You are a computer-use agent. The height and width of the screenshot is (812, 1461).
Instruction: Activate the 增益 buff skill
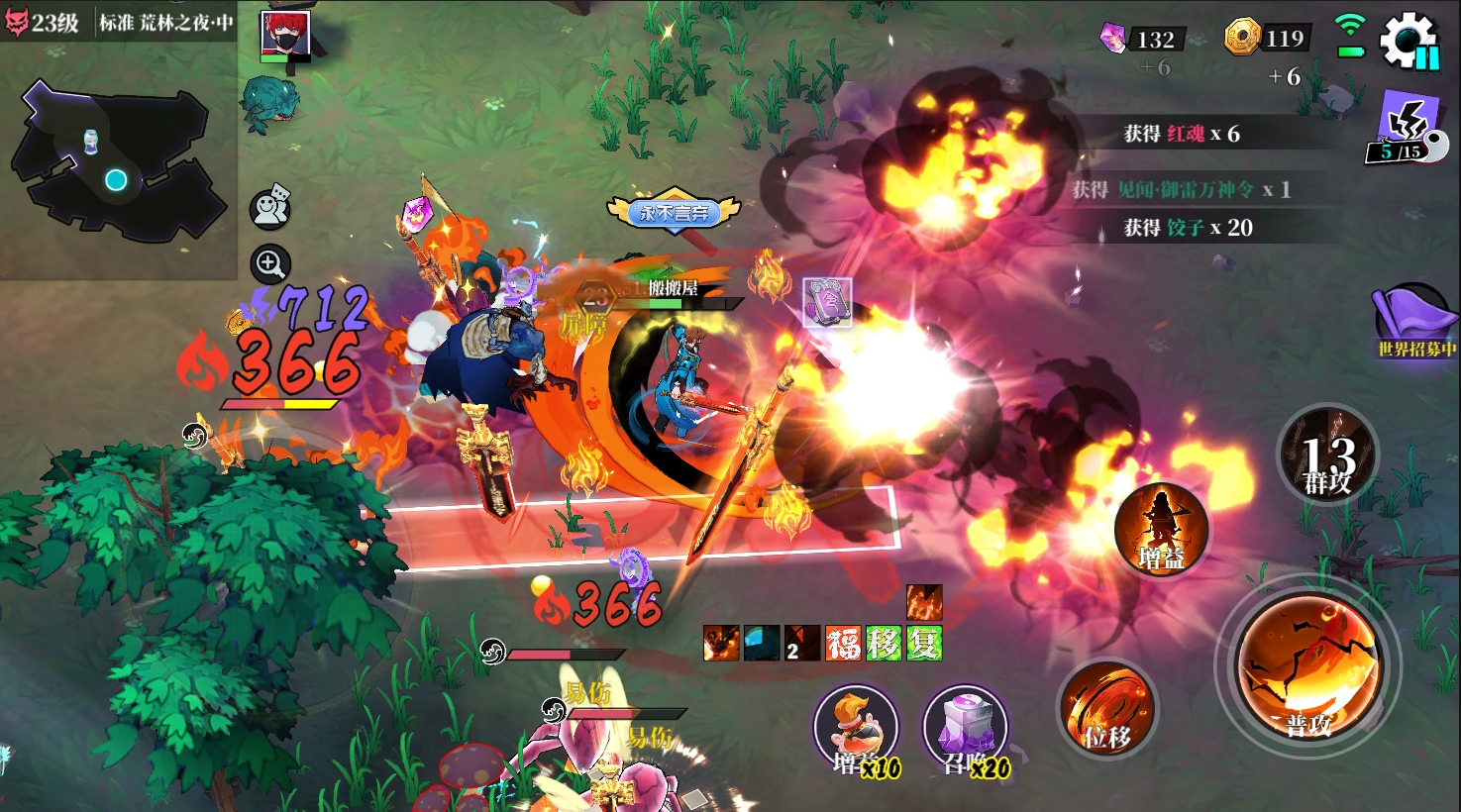[x=1161, y=529]
